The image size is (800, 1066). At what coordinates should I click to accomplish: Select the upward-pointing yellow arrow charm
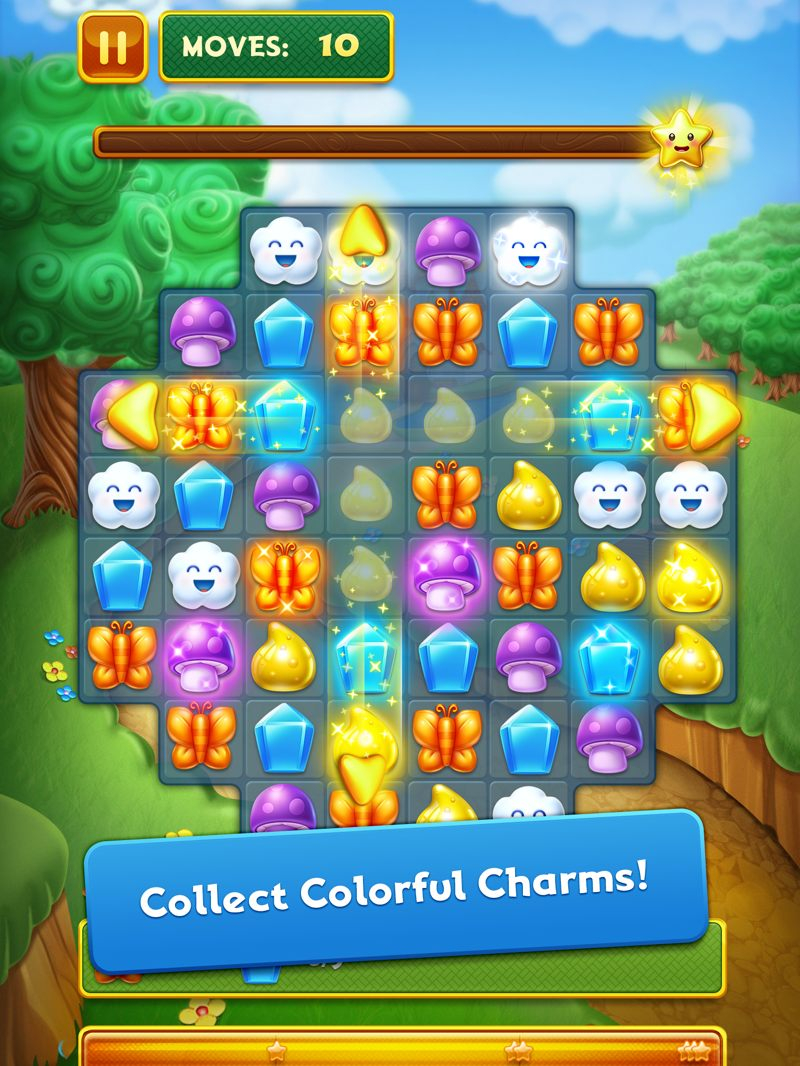363,233
